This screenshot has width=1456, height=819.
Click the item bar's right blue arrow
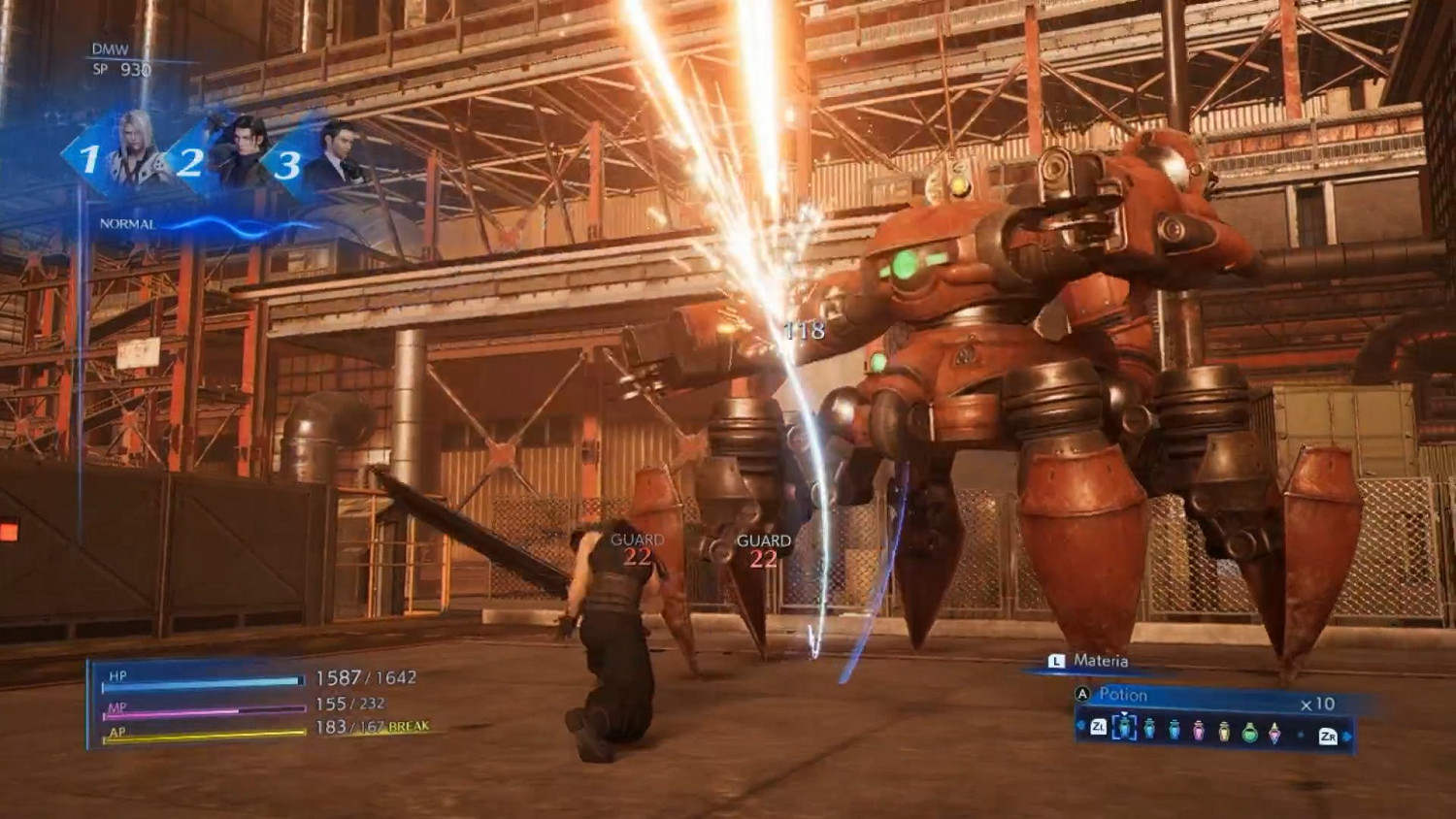coord(1347,737)
